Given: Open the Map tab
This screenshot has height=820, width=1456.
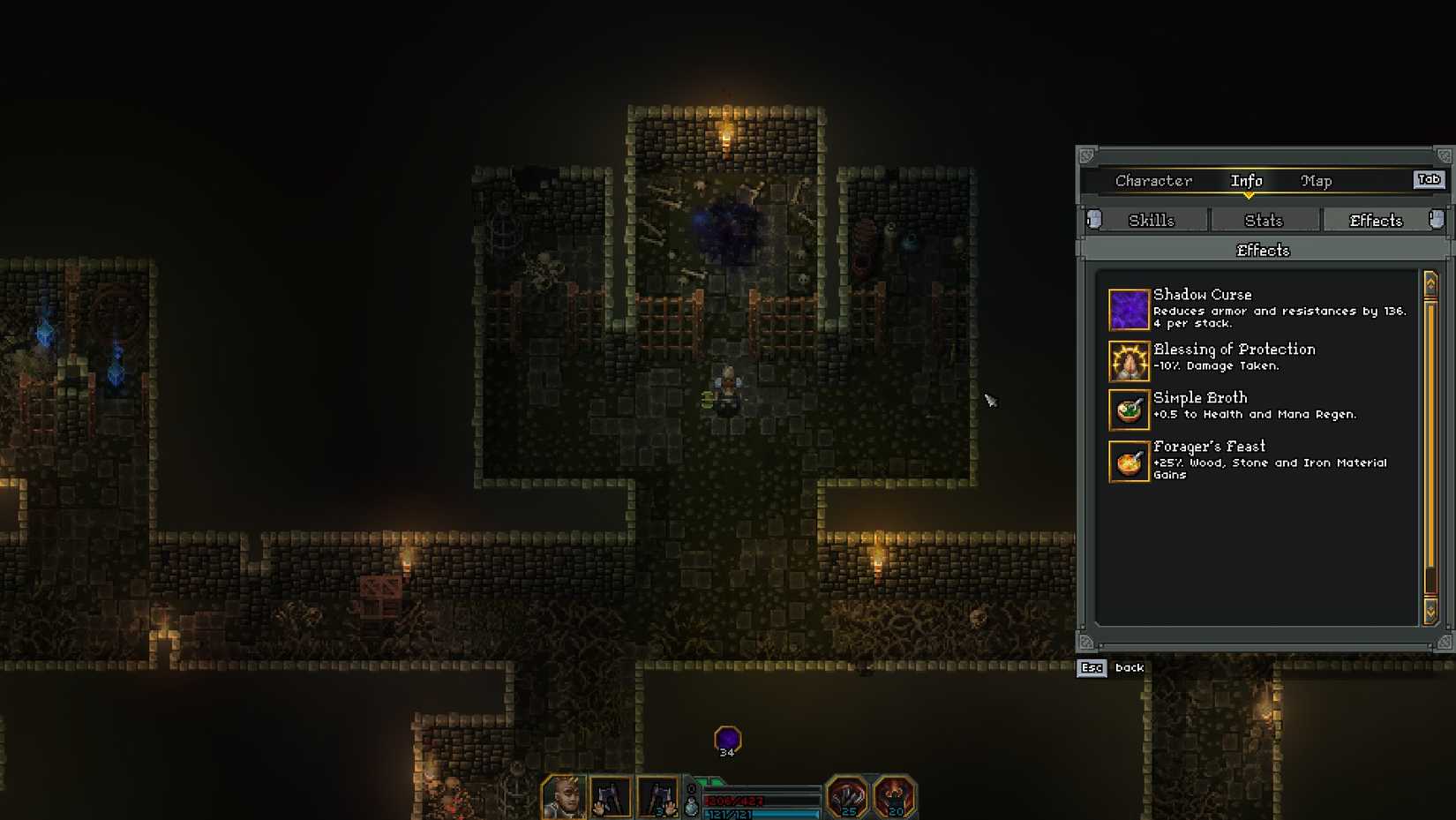Looking at the screenshot, I should pos(1316,180).
